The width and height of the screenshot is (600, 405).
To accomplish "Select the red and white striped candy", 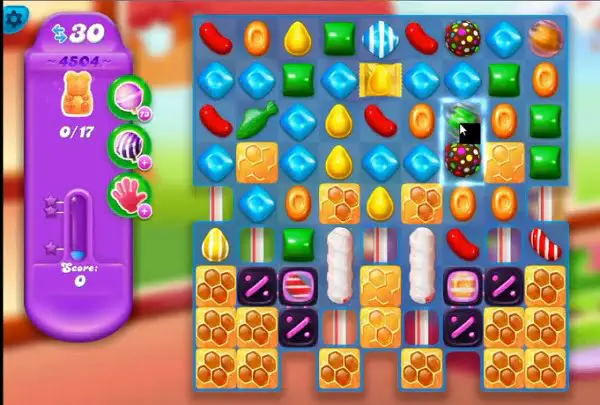I will pyautogui.click(x=545, y=243).
